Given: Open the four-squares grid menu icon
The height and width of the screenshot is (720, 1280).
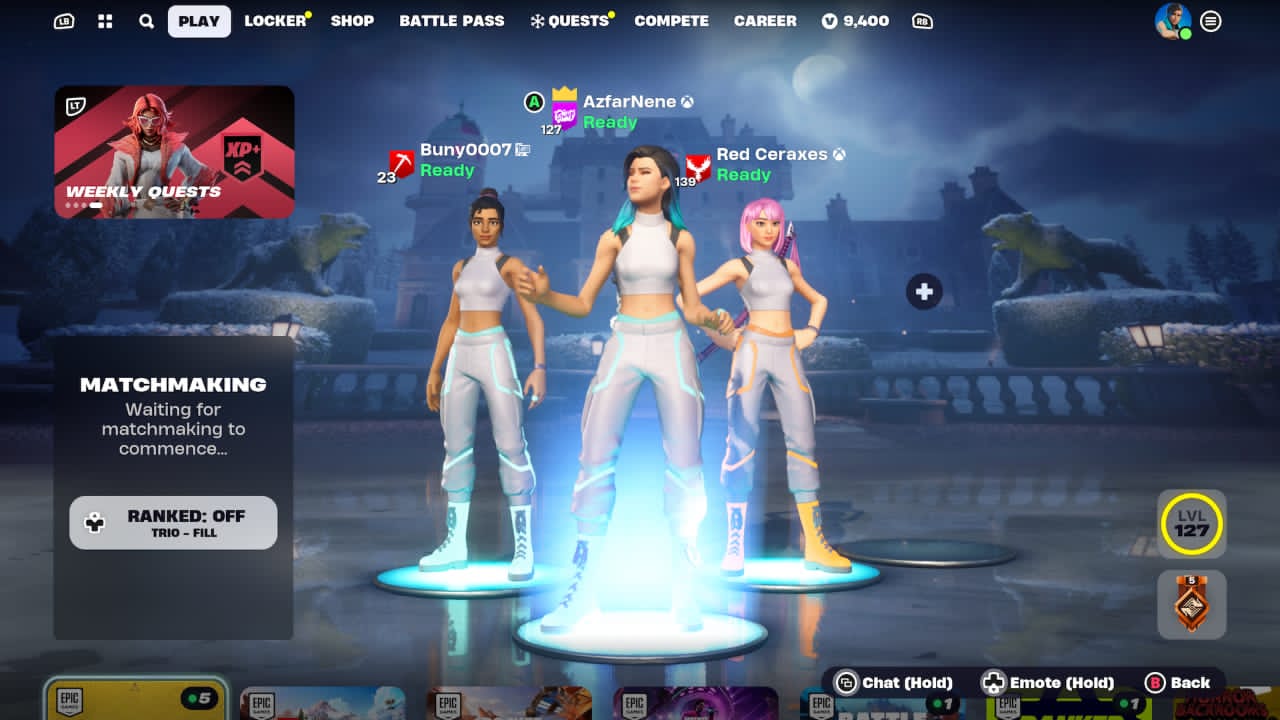Looking at the screenshot, I should [105, 21].
